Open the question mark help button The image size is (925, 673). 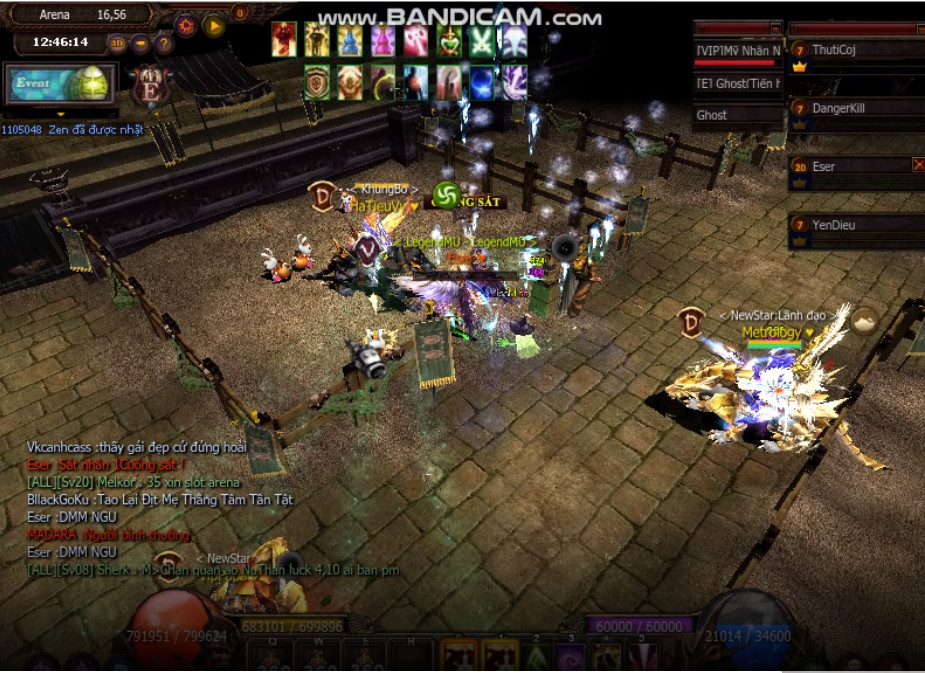click(164, 43)
